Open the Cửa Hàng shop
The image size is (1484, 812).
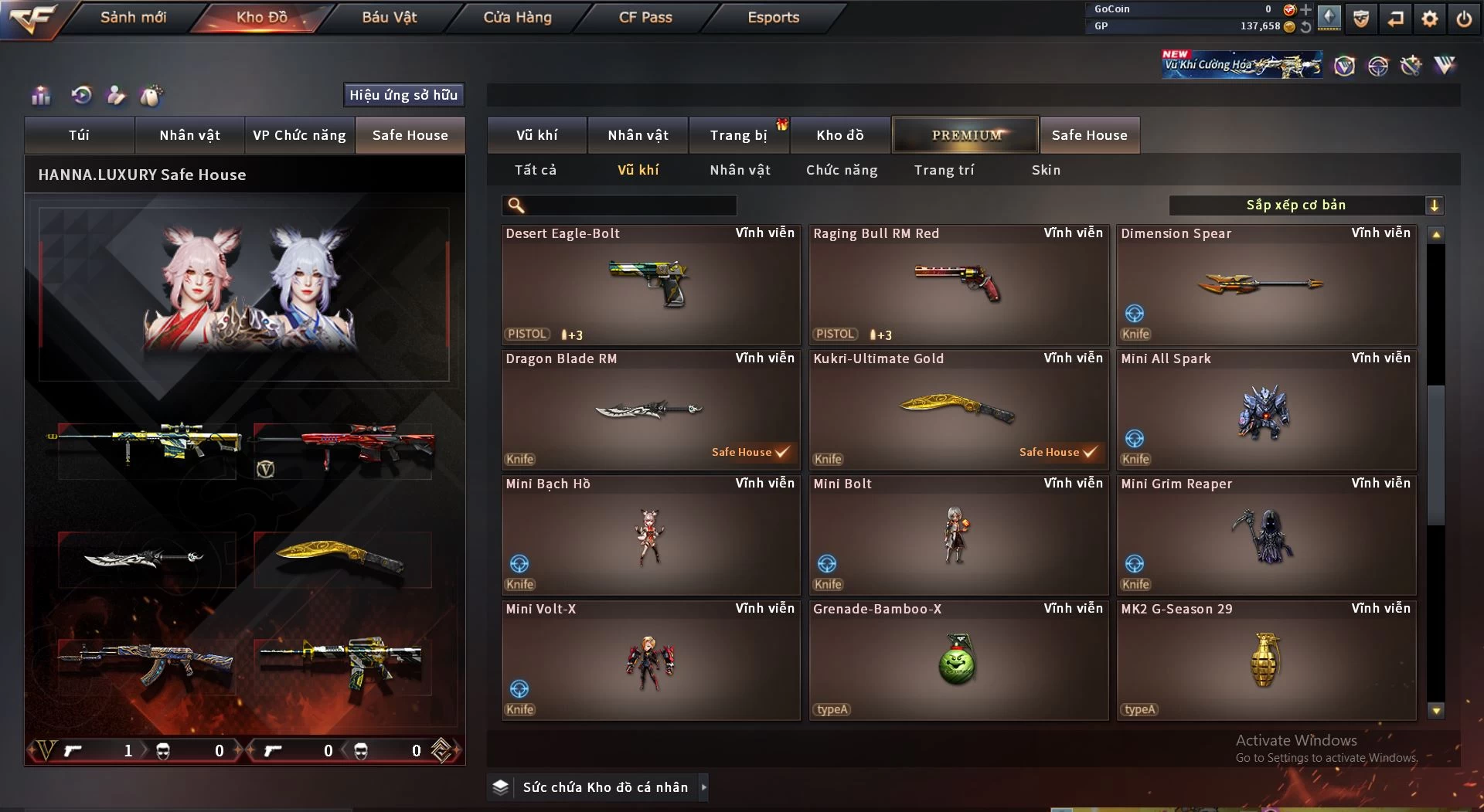(517, 17)
